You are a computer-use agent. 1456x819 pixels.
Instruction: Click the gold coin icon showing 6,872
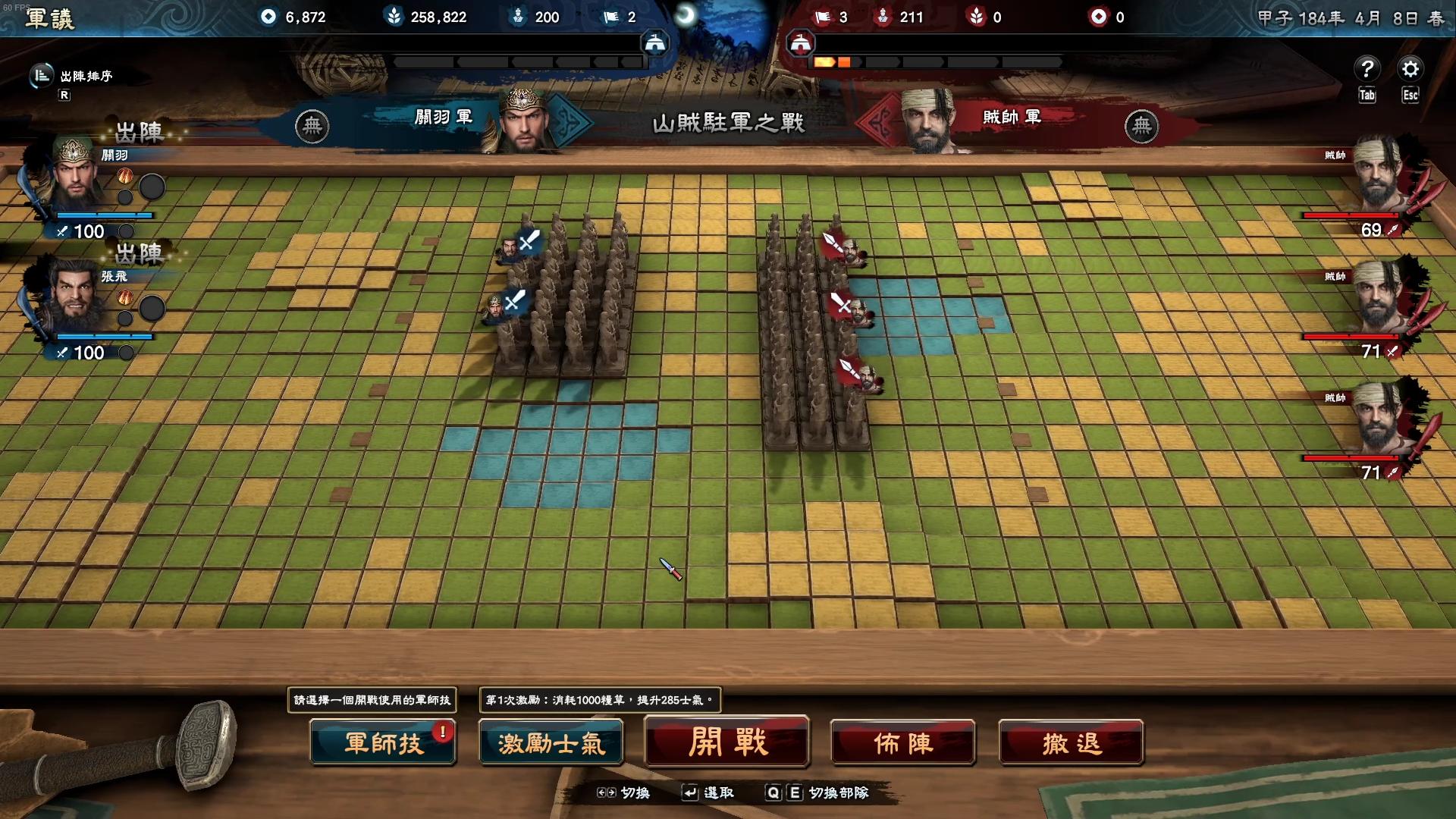pos(267,17)
